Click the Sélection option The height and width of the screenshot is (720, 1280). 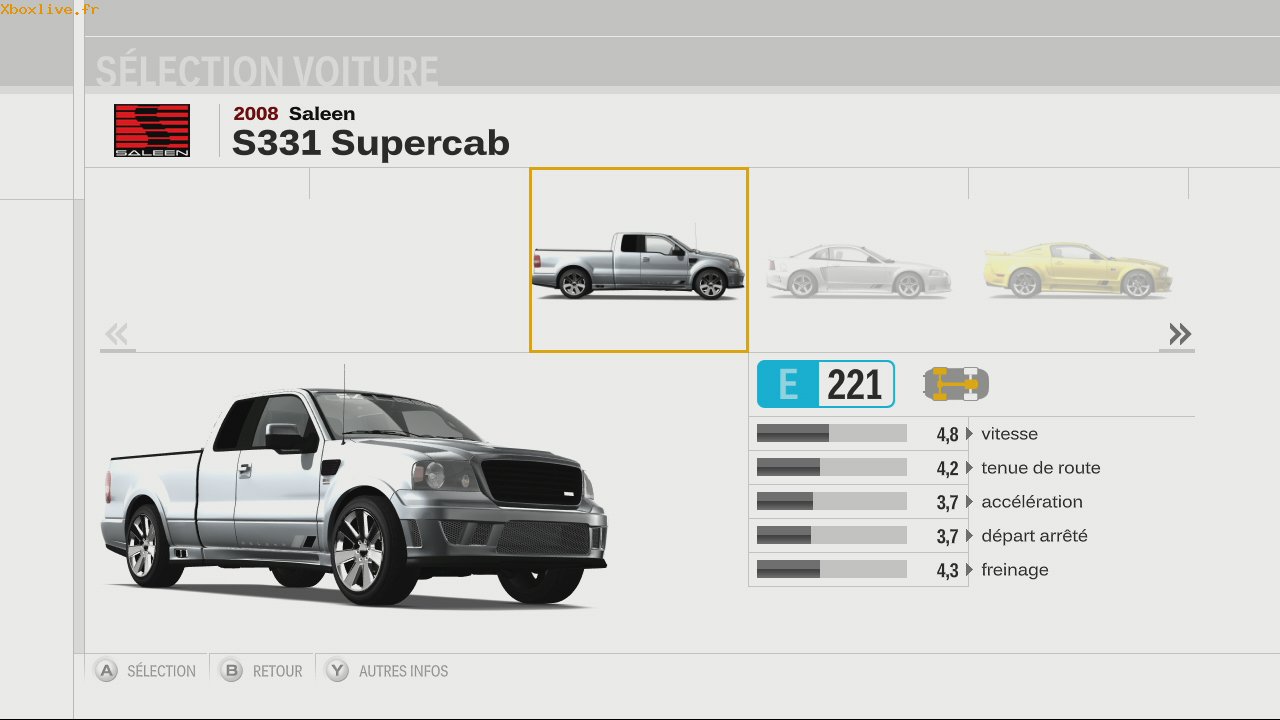coord(146,671)
